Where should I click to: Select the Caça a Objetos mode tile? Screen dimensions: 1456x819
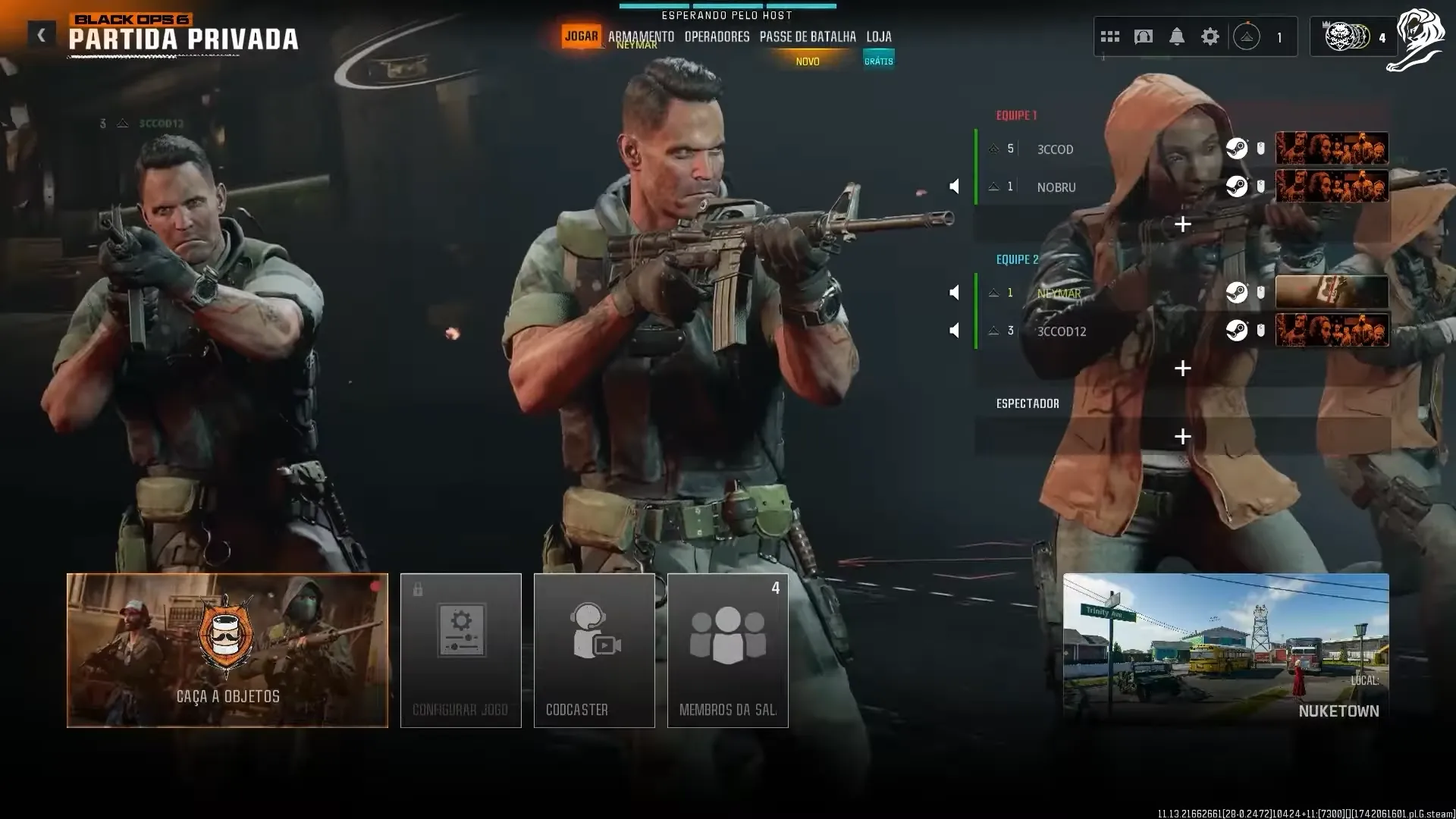(x=227, y=650)
